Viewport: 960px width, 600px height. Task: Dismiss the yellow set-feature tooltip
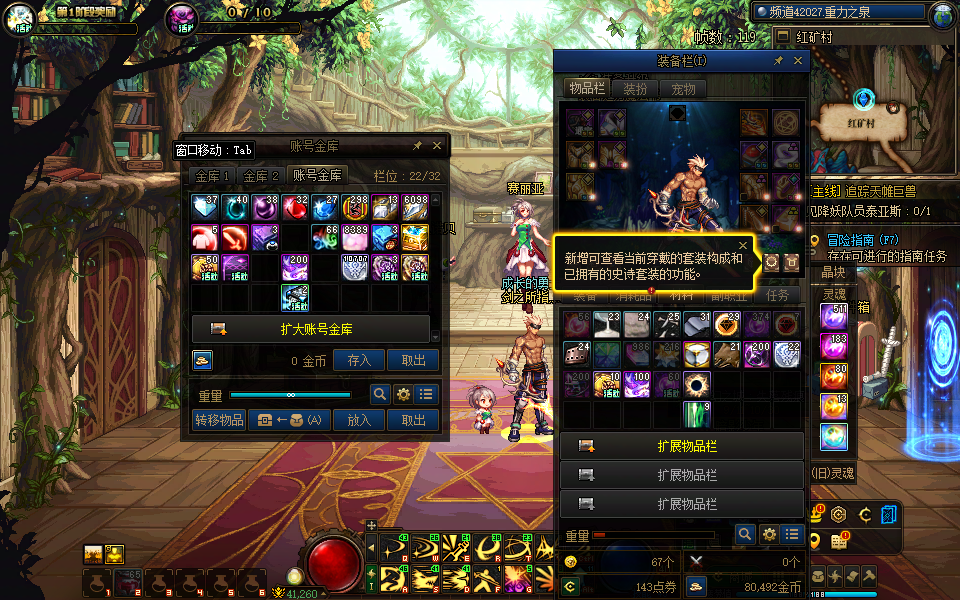[x=743, y=245]
